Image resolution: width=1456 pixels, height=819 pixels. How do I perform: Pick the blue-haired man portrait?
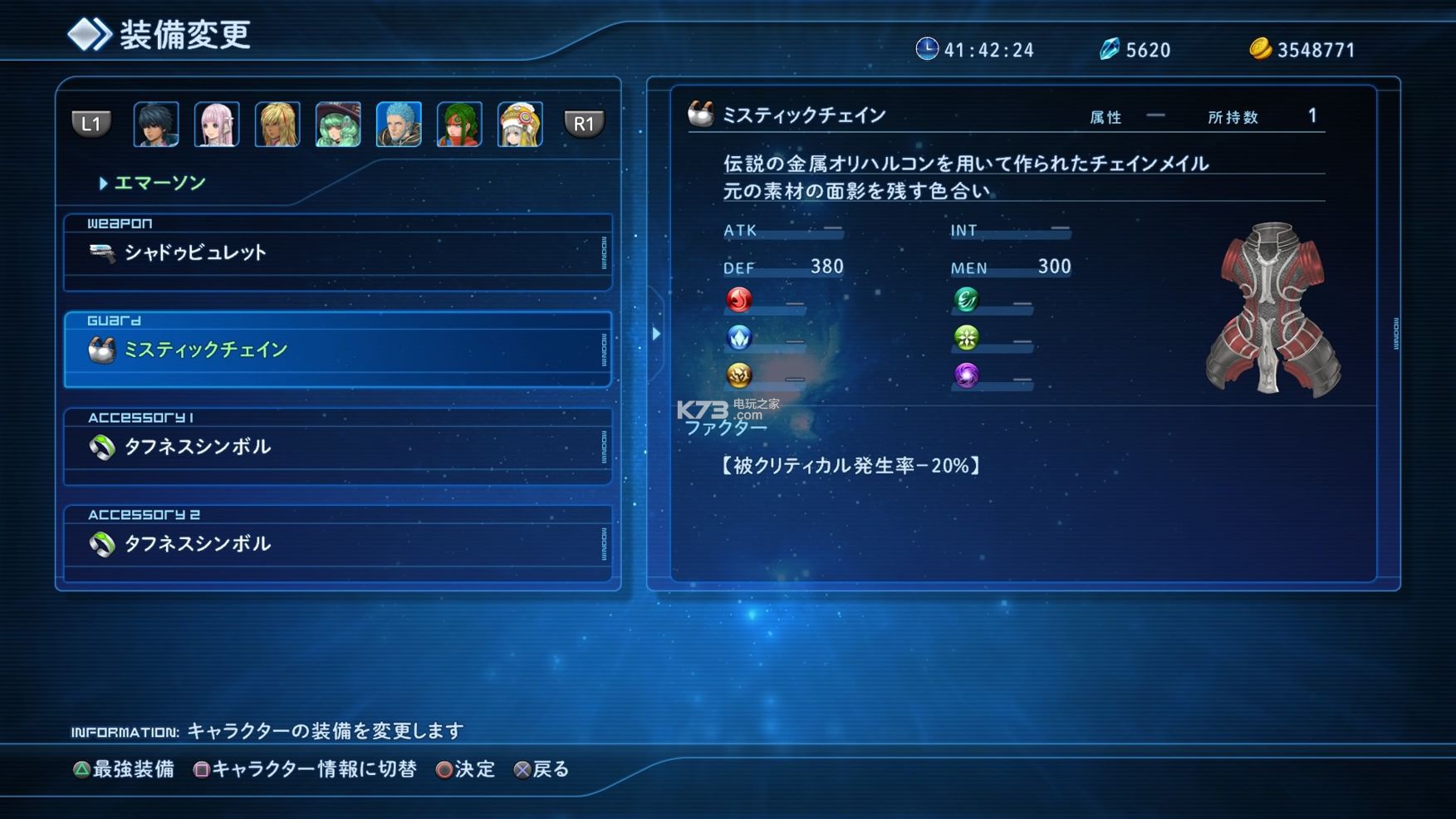[x=399, y=125]
